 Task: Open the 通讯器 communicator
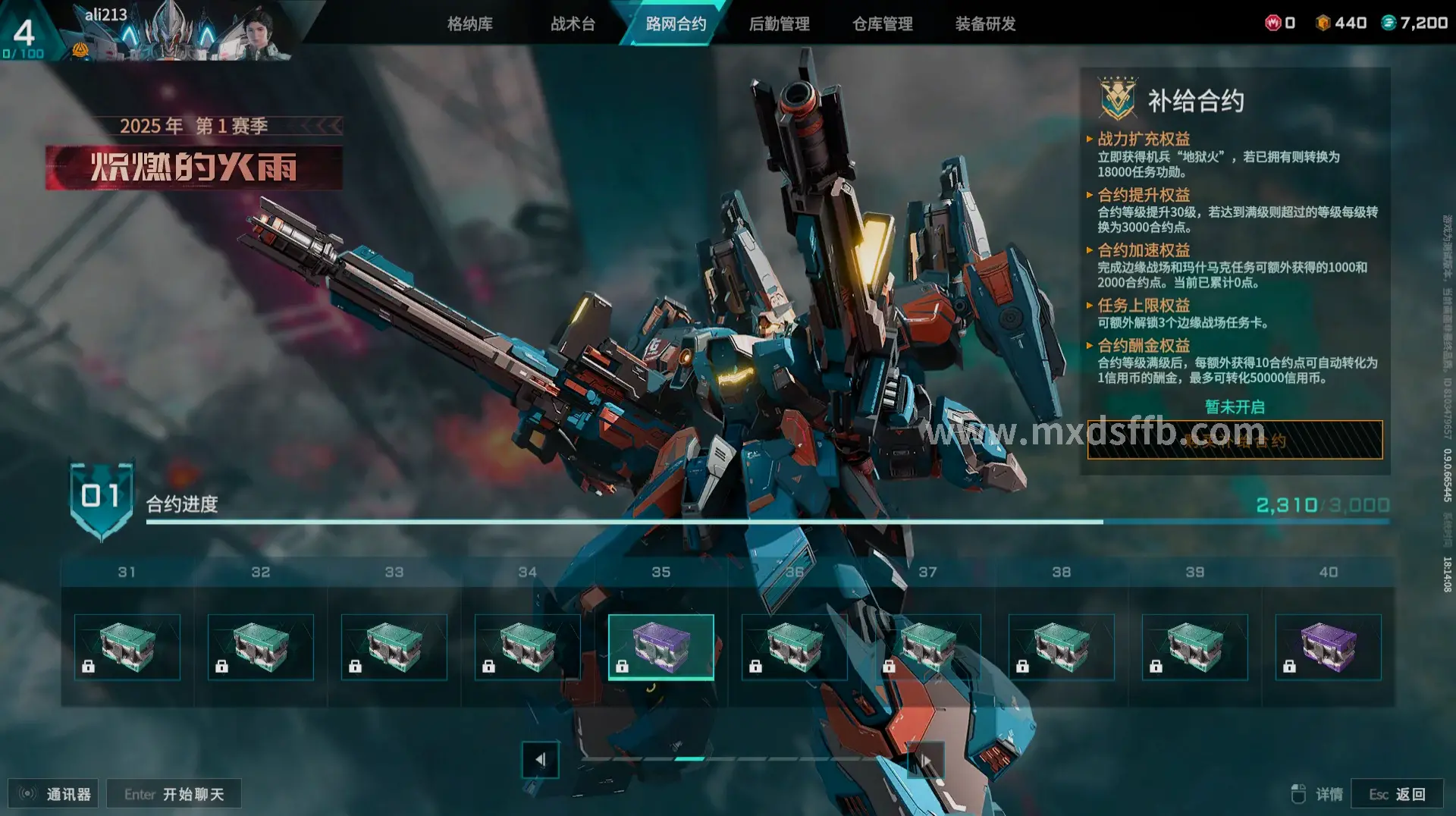click(54, 794)
